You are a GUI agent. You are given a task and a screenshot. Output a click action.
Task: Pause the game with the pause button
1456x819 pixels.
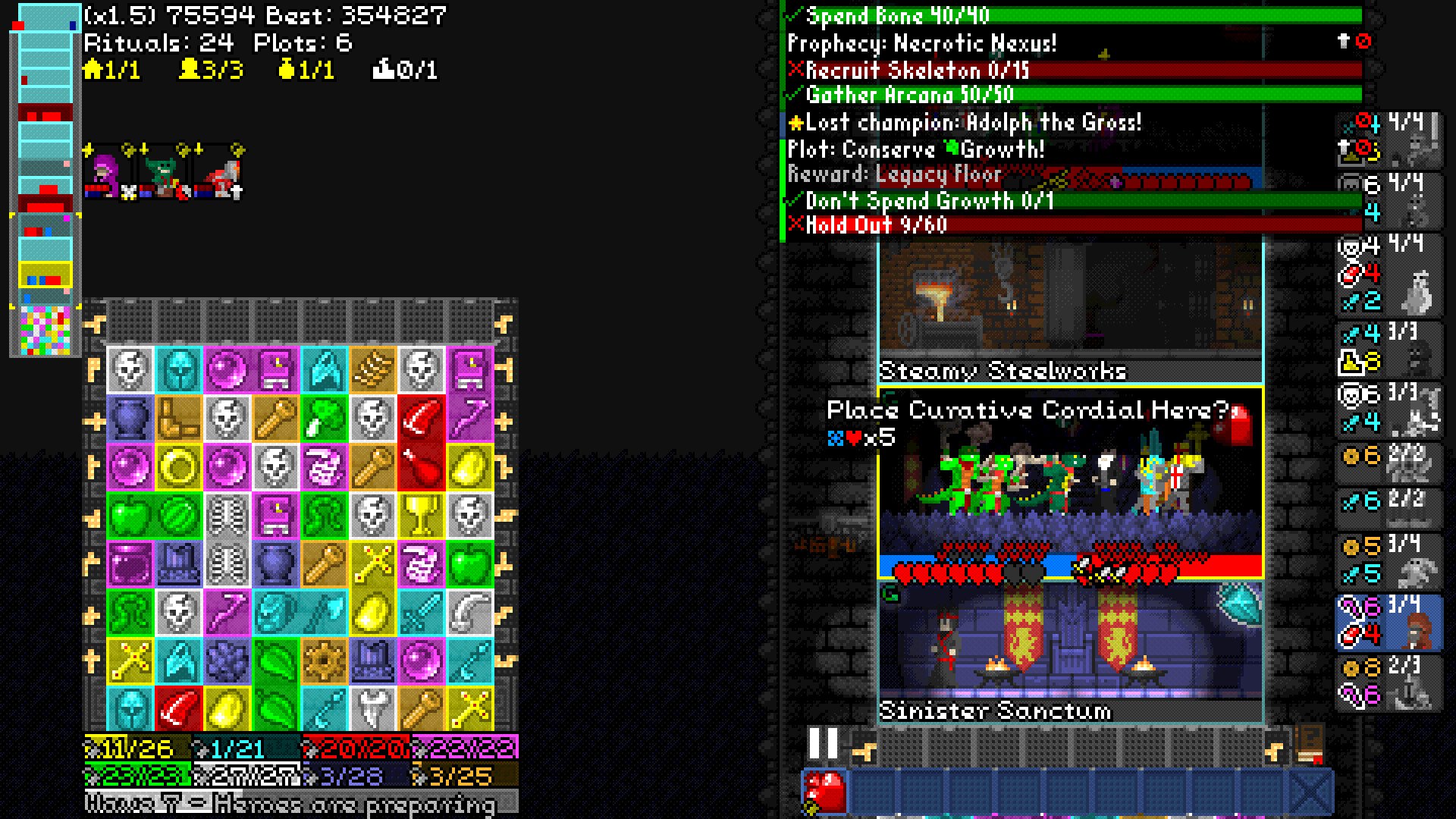tap(823, 743)
